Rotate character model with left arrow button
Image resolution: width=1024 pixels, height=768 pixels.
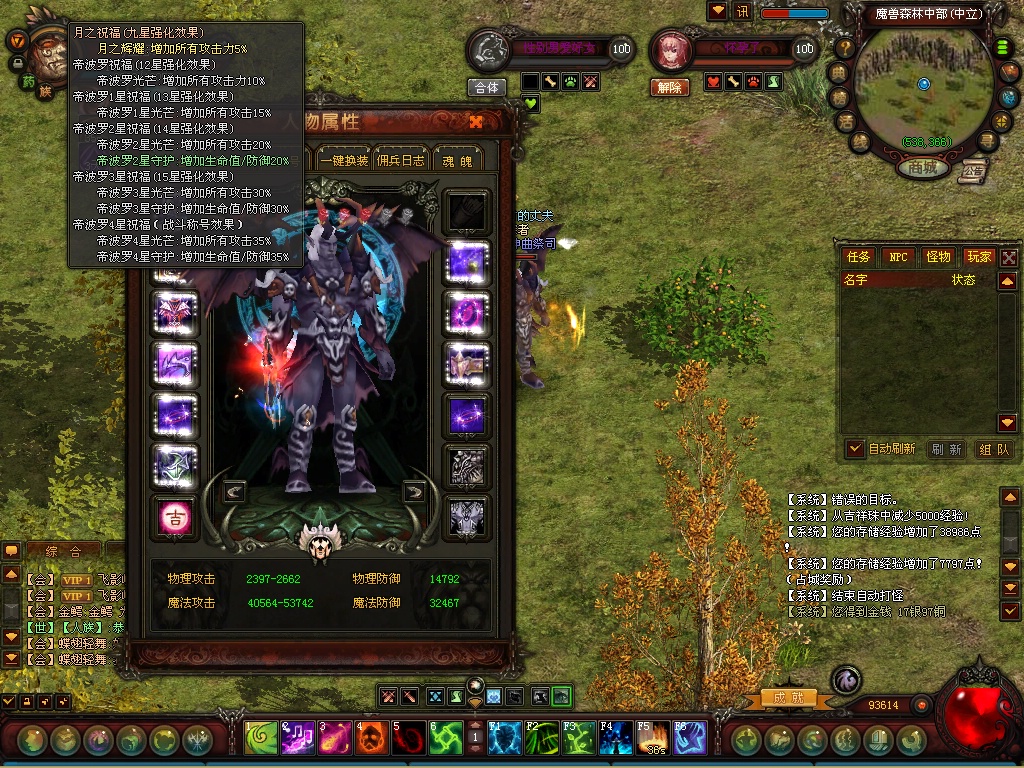[234, 491]
